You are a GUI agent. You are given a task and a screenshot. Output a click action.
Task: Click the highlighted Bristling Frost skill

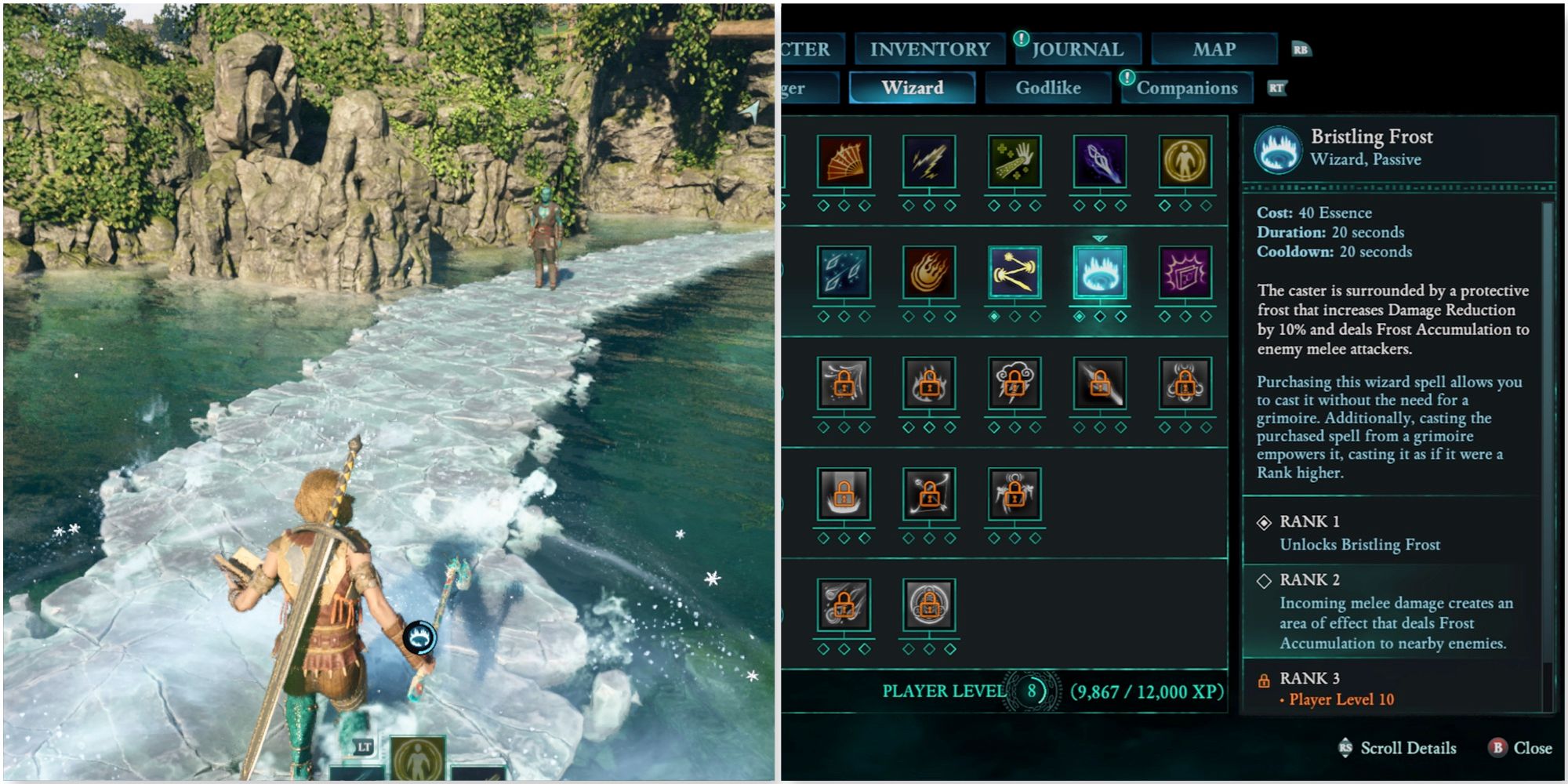coord(1100,273)
